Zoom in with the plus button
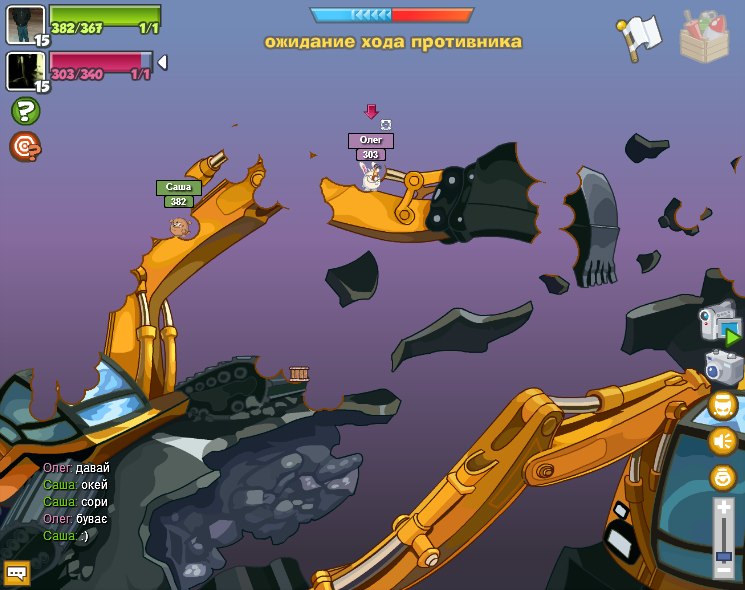The width and height of the screenshot is (745, 590). point(723,508)
